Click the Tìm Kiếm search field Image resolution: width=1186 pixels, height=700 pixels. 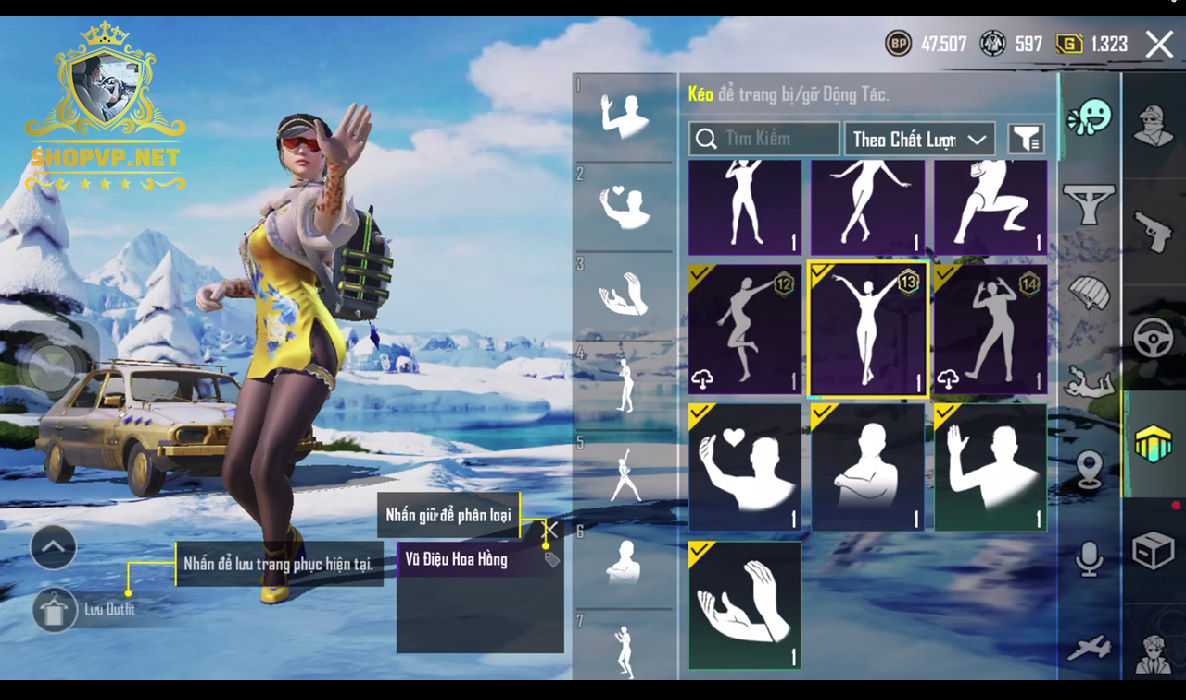pyautogui.click(x=765, y=139)
